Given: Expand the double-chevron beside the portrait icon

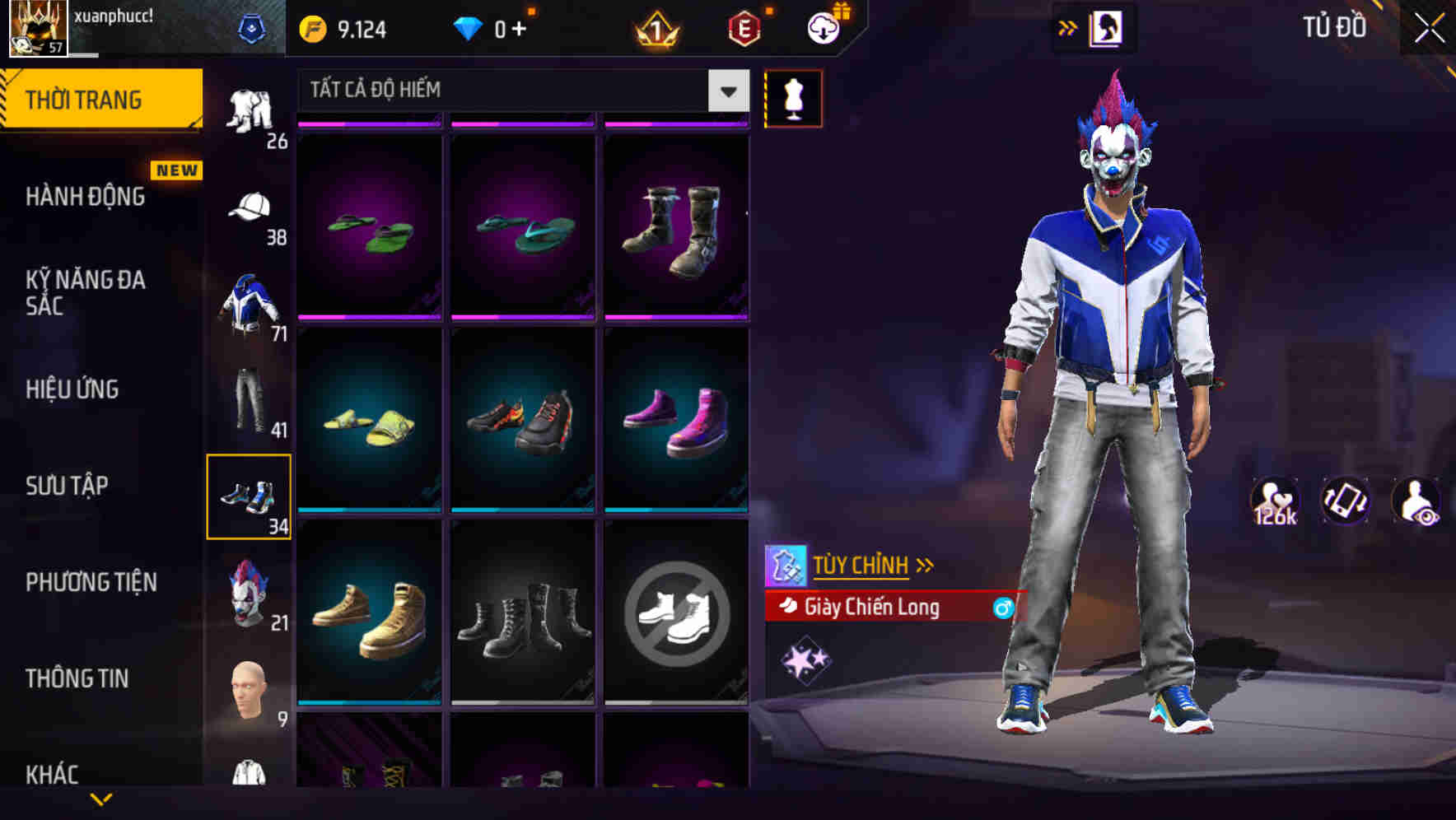Looking at the screenshot, I should coord(1068,27).
